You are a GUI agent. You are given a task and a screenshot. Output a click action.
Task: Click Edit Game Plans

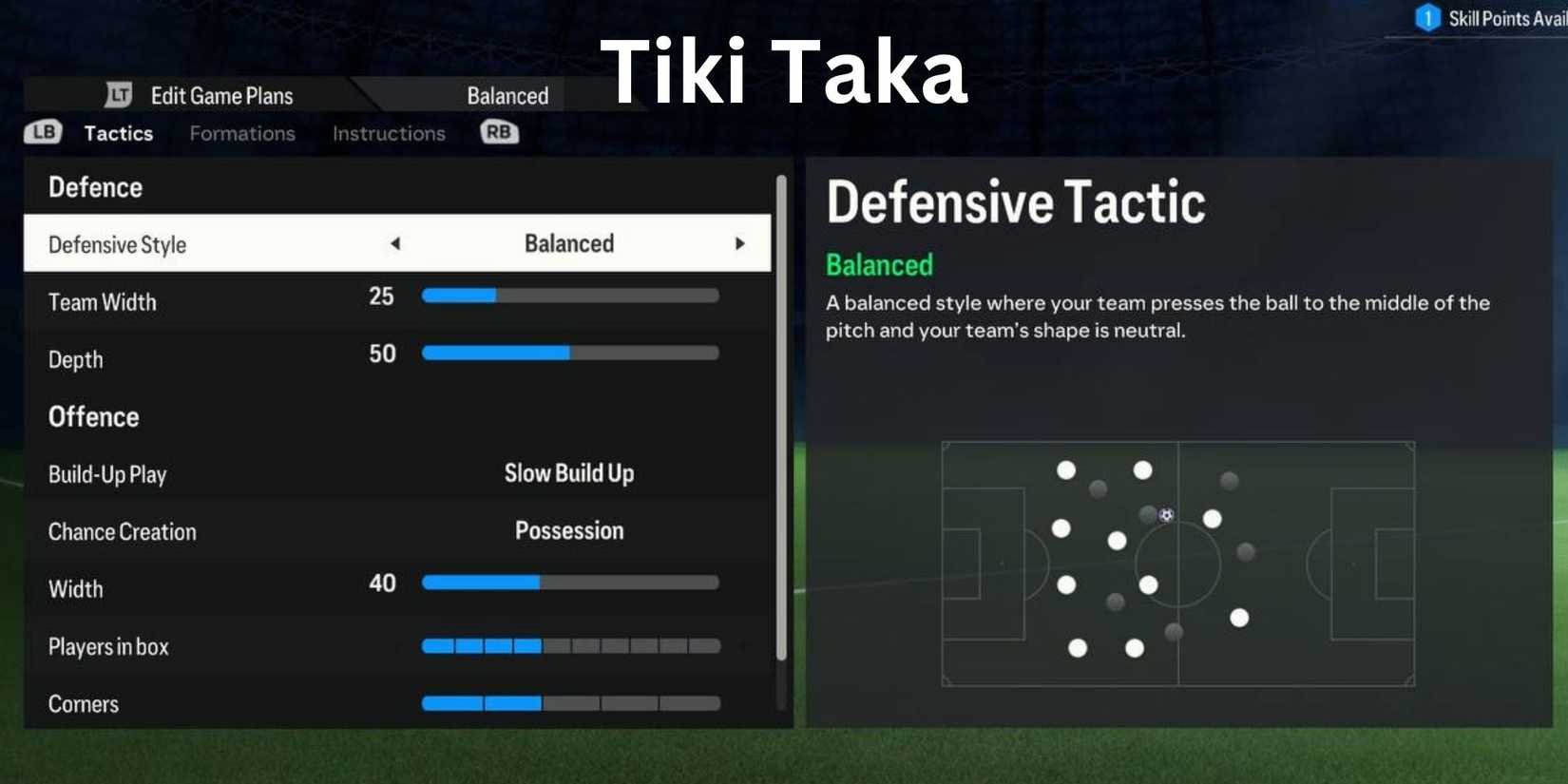[x=220, y=95]
